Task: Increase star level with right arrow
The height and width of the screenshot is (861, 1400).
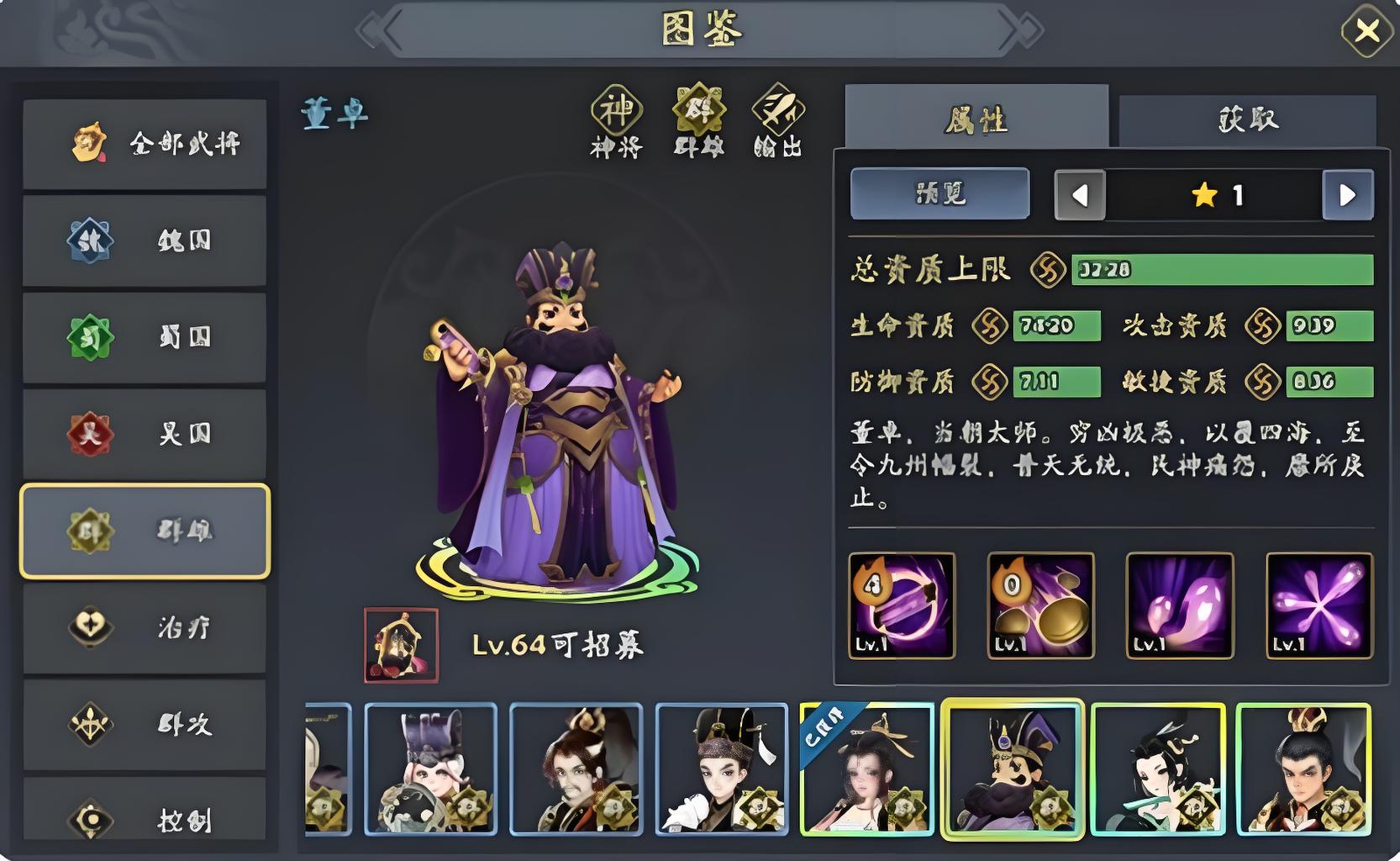Action: click(1348, 195)
